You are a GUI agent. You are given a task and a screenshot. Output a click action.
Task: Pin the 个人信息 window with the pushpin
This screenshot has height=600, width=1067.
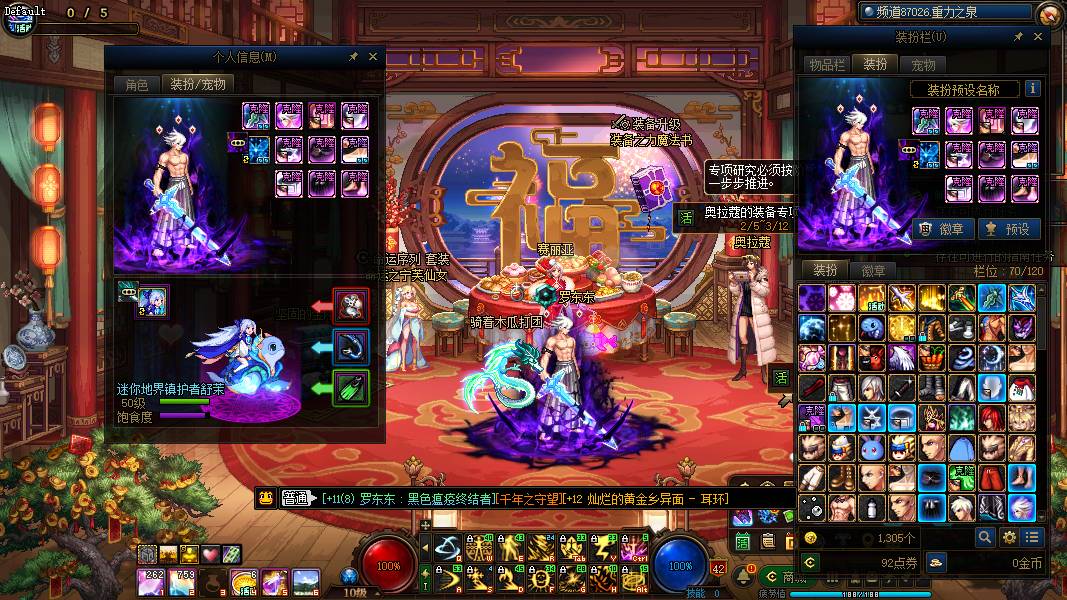click(x=354, y=57)
